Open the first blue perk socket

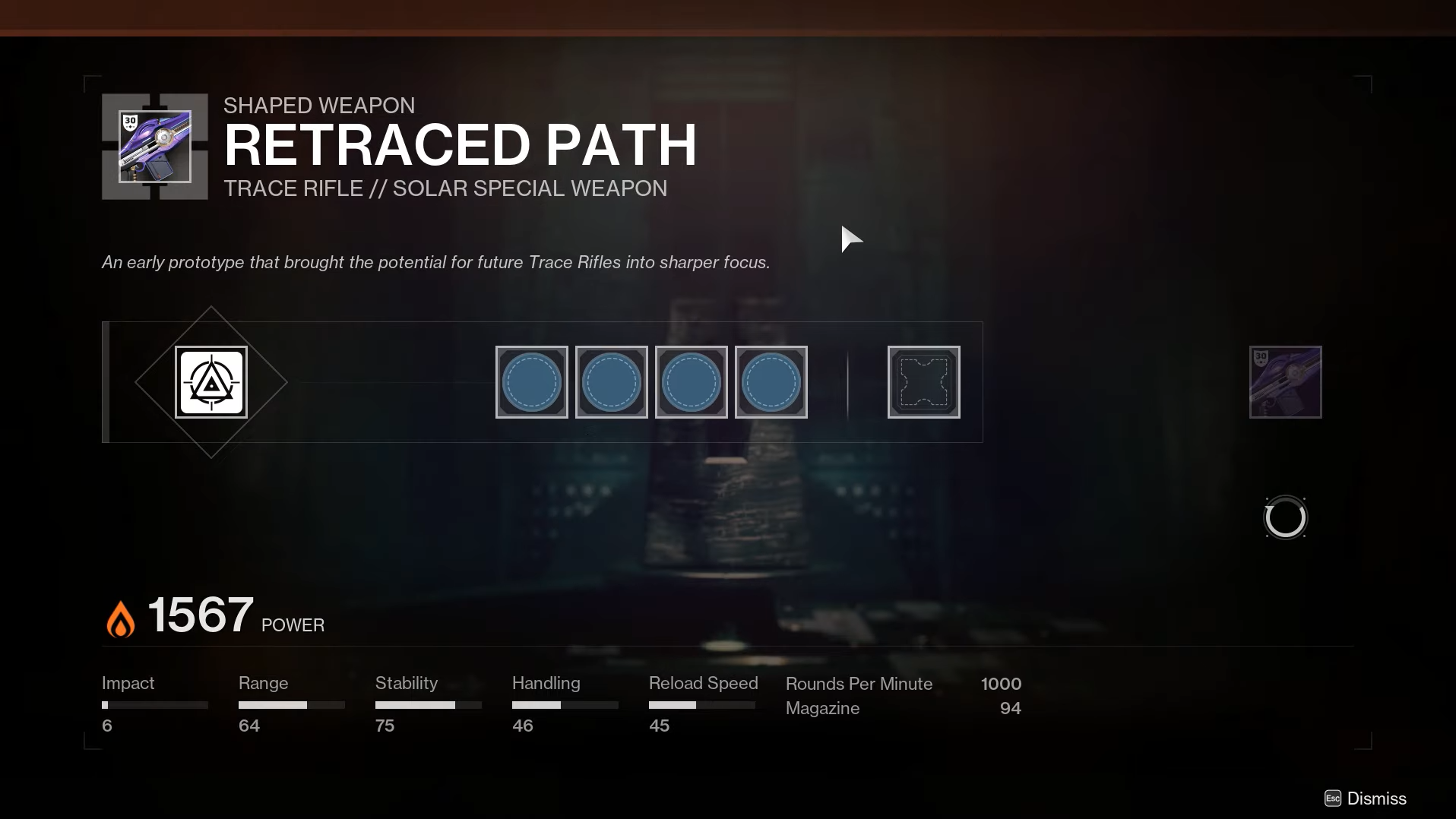click(531, 382)
